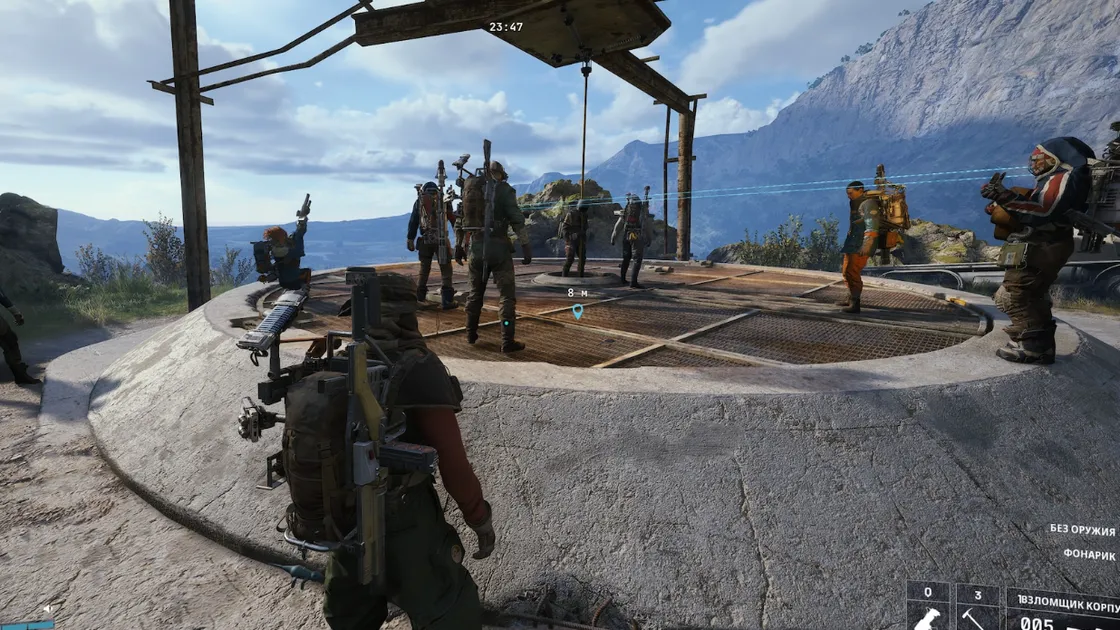Click the speaker voice icon

pos(47,608)
